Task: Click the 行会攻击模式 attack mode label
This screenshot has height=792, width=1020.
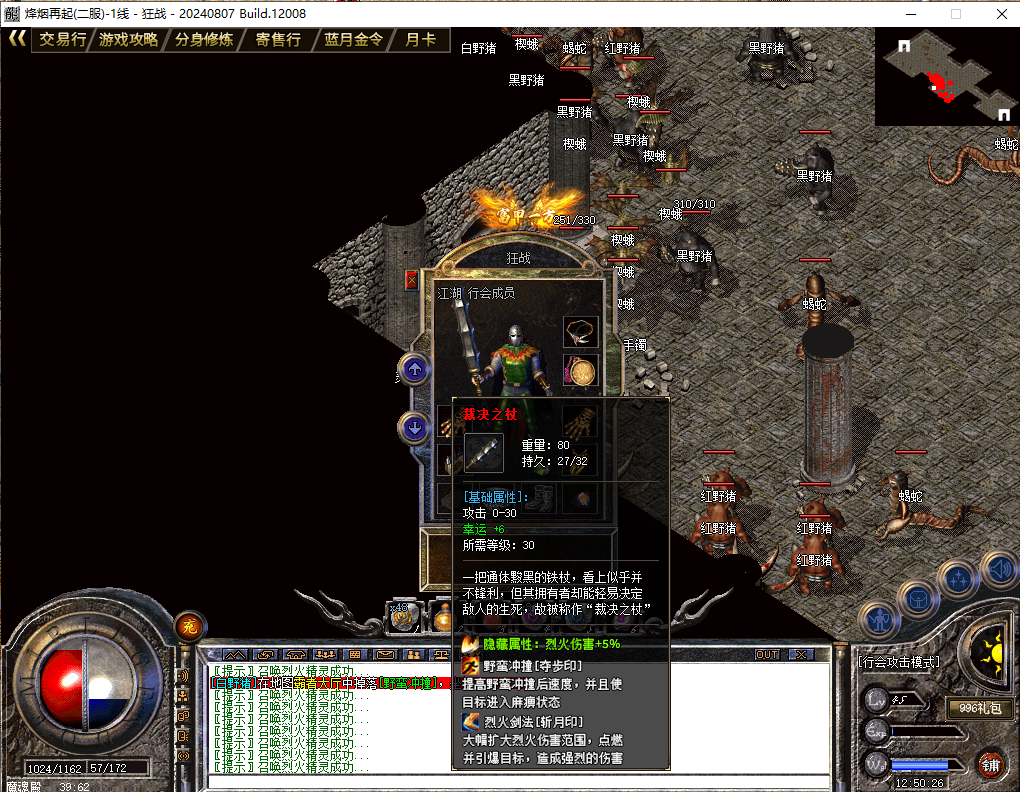Action: tap(900, 662)
